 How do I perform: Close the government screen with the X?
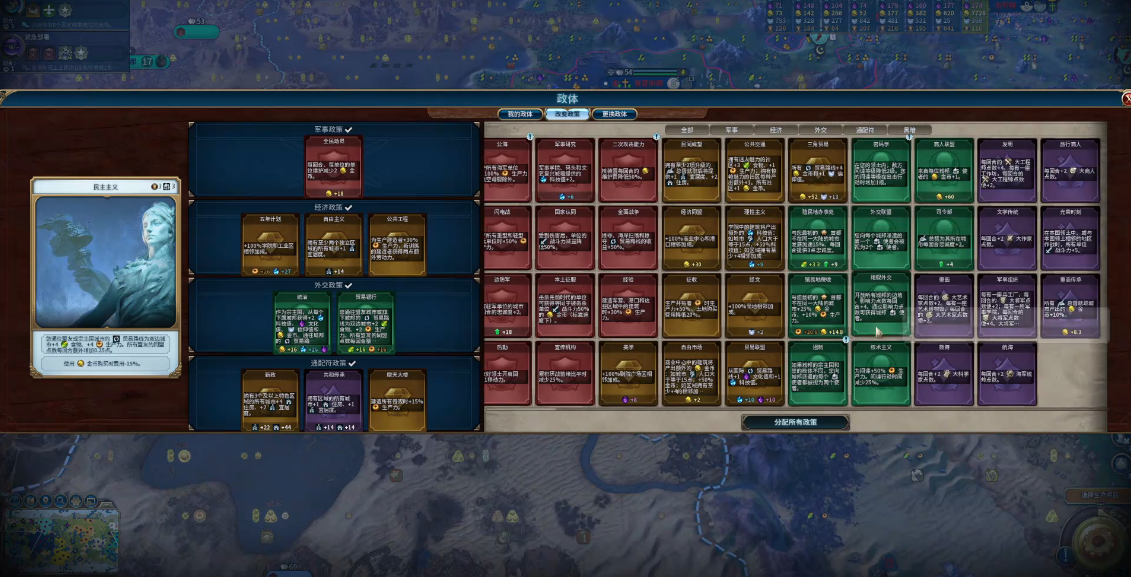tap(1123, 98)
